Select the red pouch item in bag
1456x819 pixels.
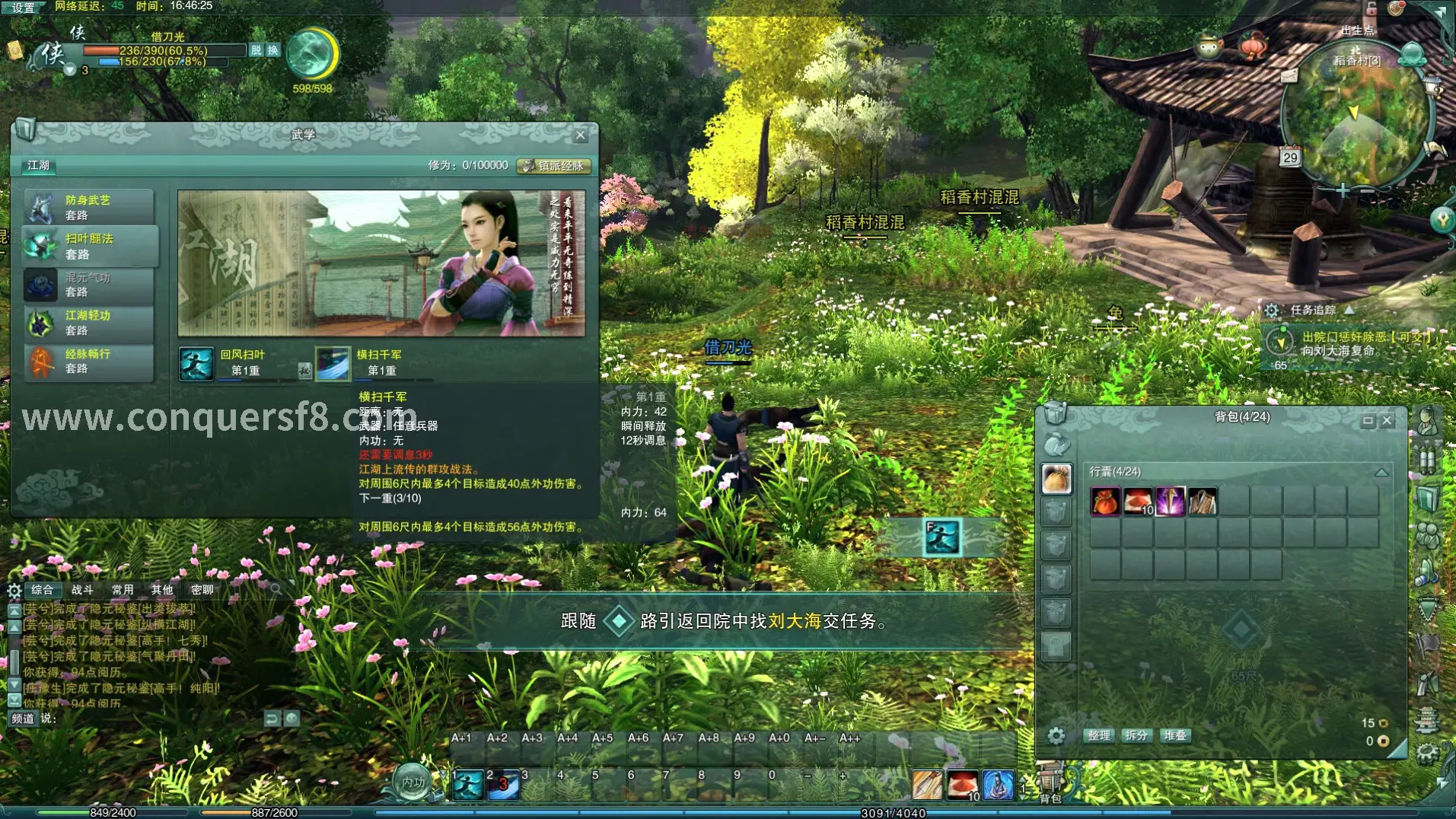[1105, 502]
